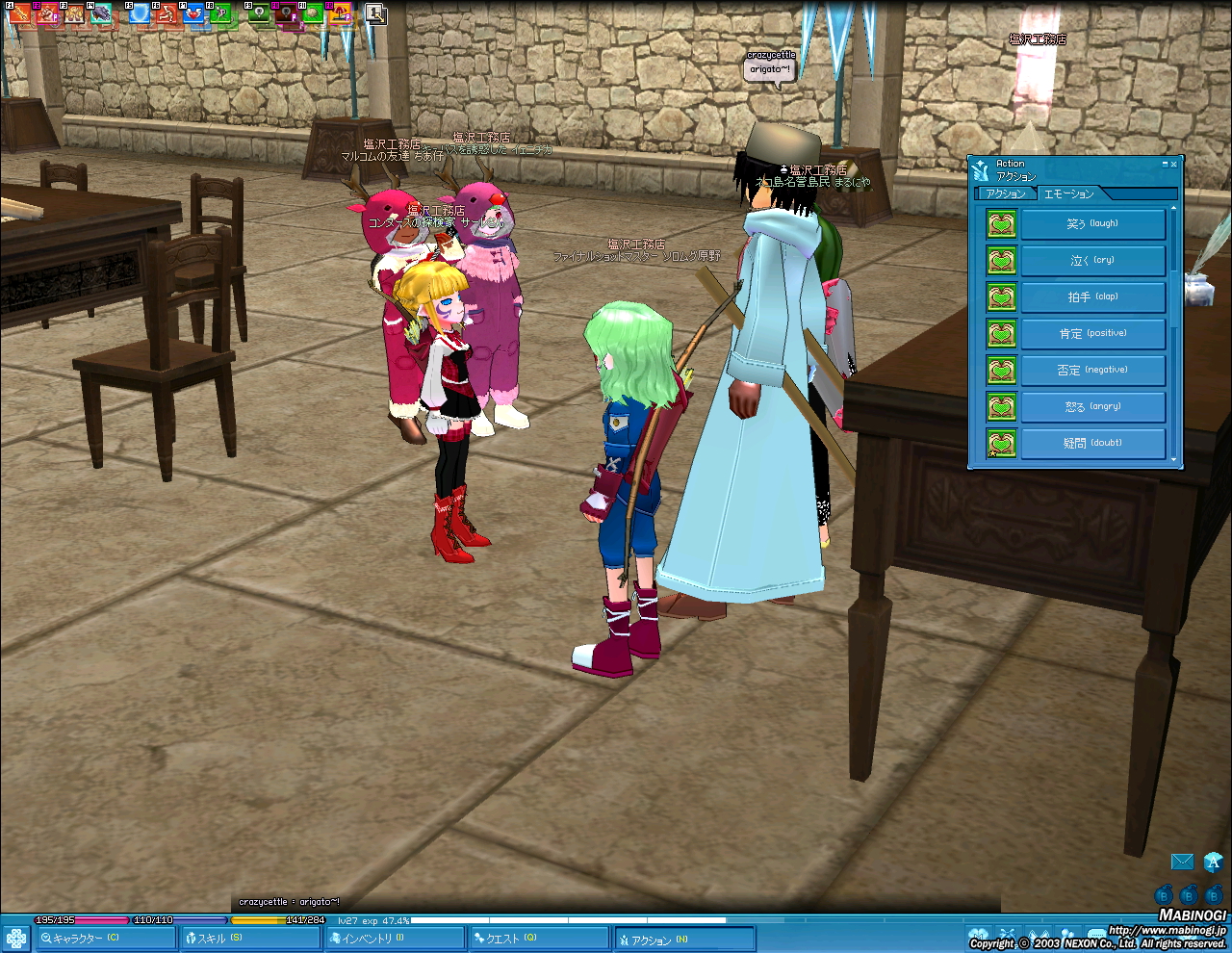Switch to the アクション tab in Action window

pyautogui.click(x=1006, y=193)
